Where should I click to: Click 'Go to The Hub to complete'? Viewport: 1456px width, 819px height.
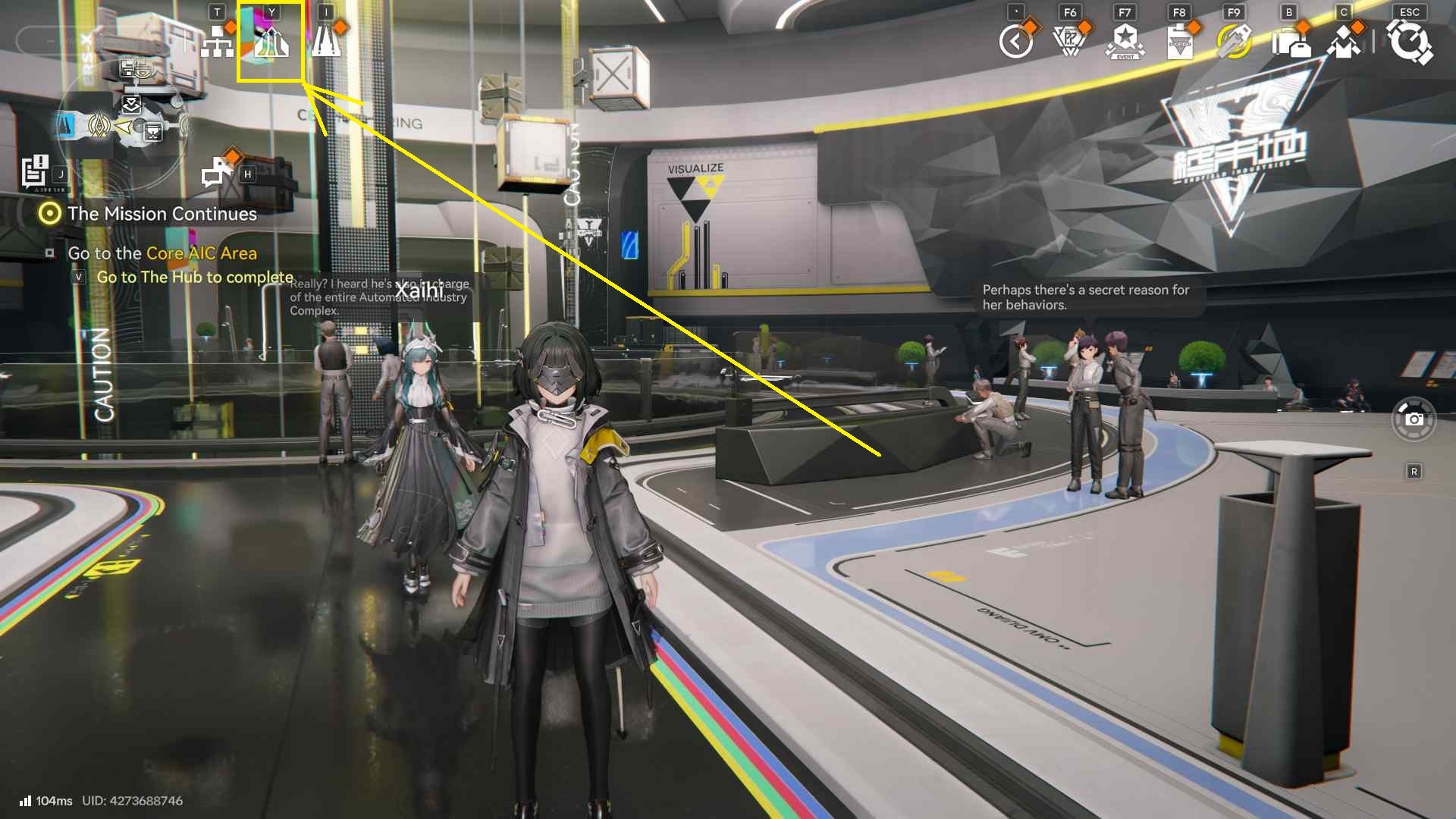tap(193, 278)
